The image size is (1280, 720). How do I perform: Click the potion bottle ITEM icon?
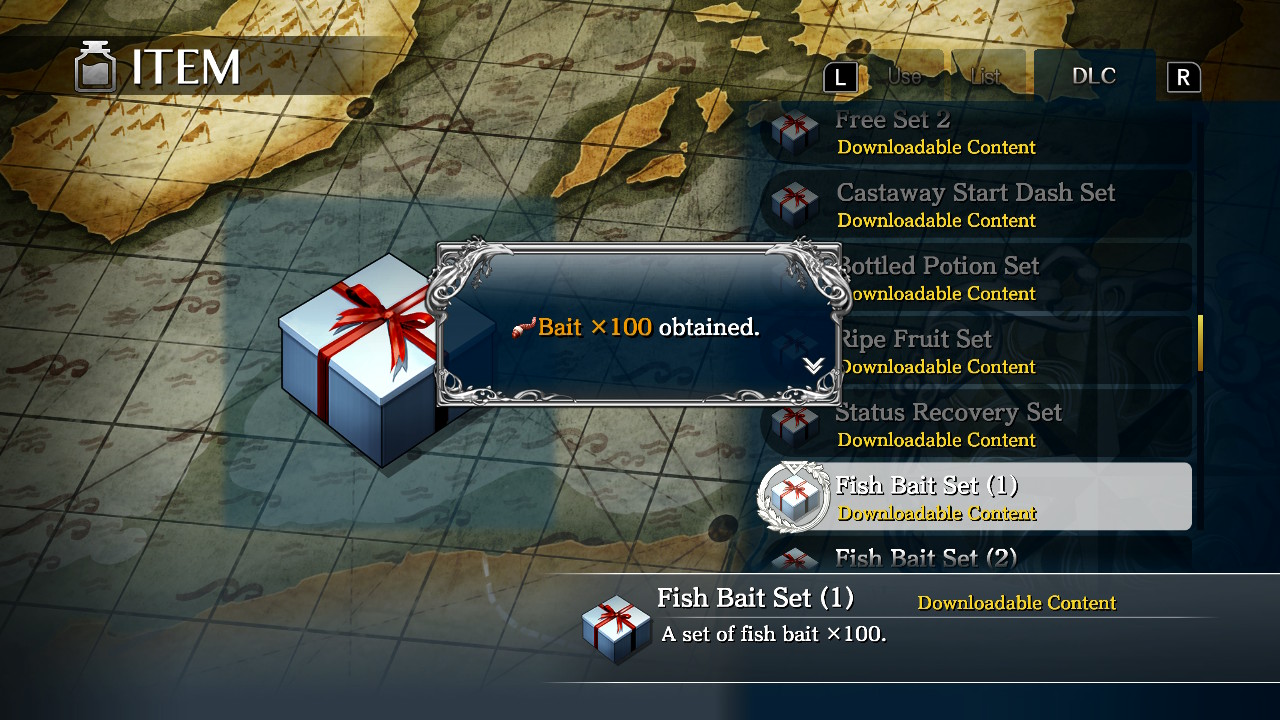pyautogui.click(x=95, y=67)
